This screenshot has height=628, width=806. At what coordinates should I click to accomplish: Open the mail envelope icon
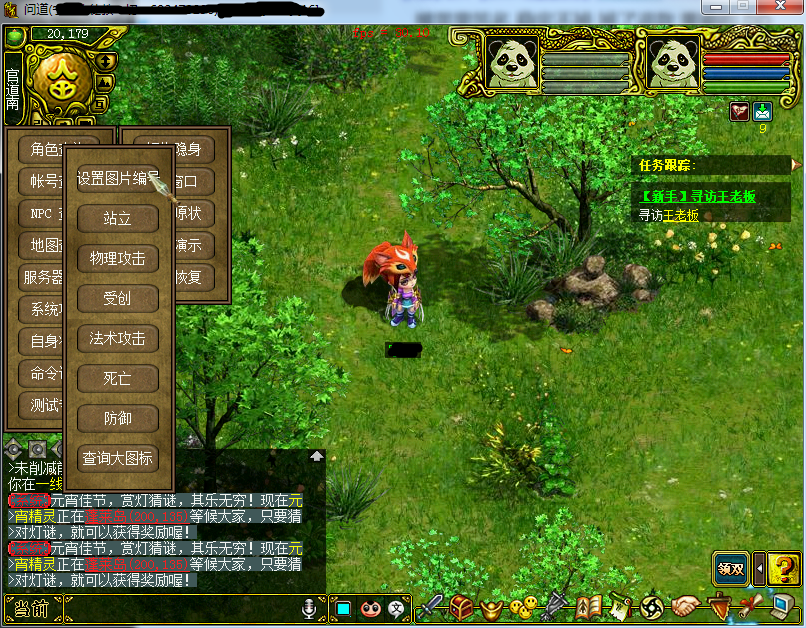tap(763, 111)
